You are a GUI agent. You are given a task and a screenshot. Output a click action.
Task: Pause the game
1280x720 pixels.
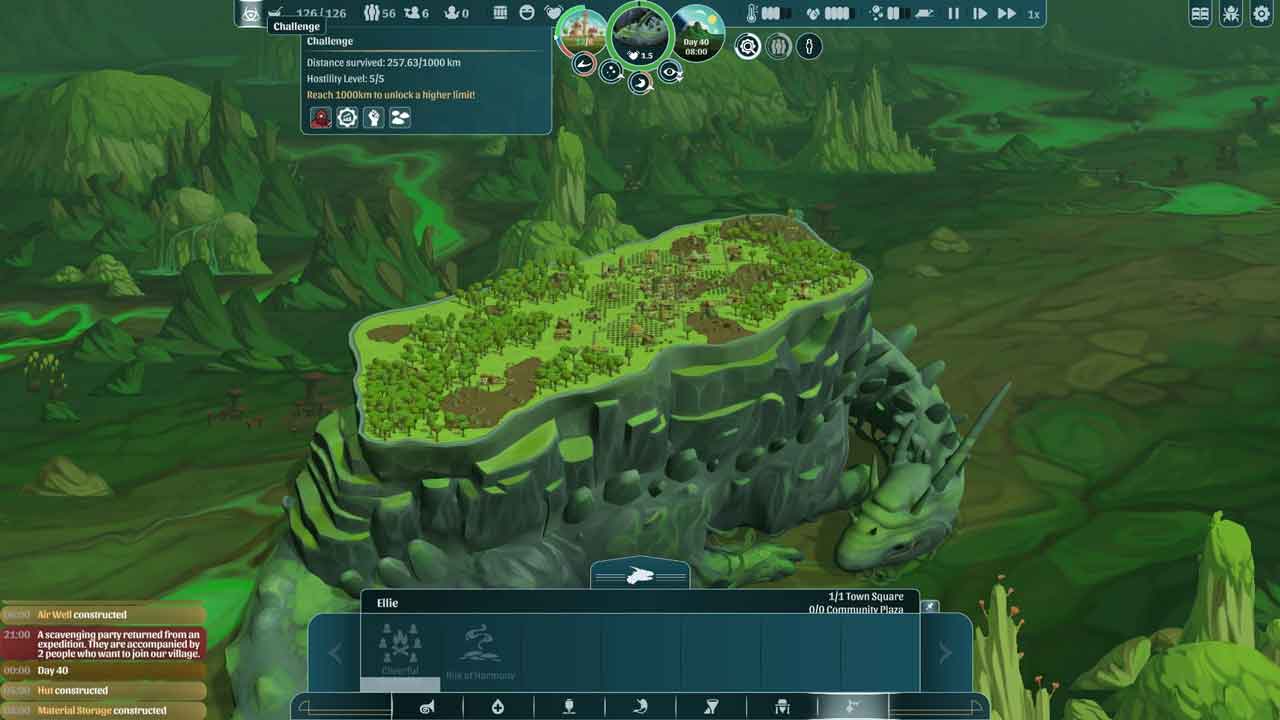(x=953, y=14)
